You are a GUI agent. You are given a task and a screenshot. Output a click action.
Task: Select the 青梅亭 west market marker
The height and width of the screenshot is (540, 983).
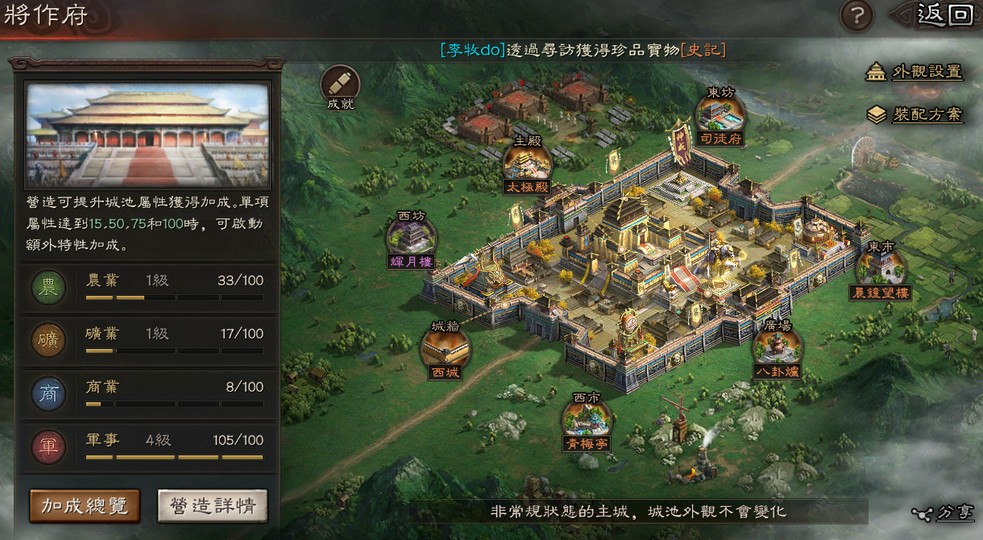point(587,418)
